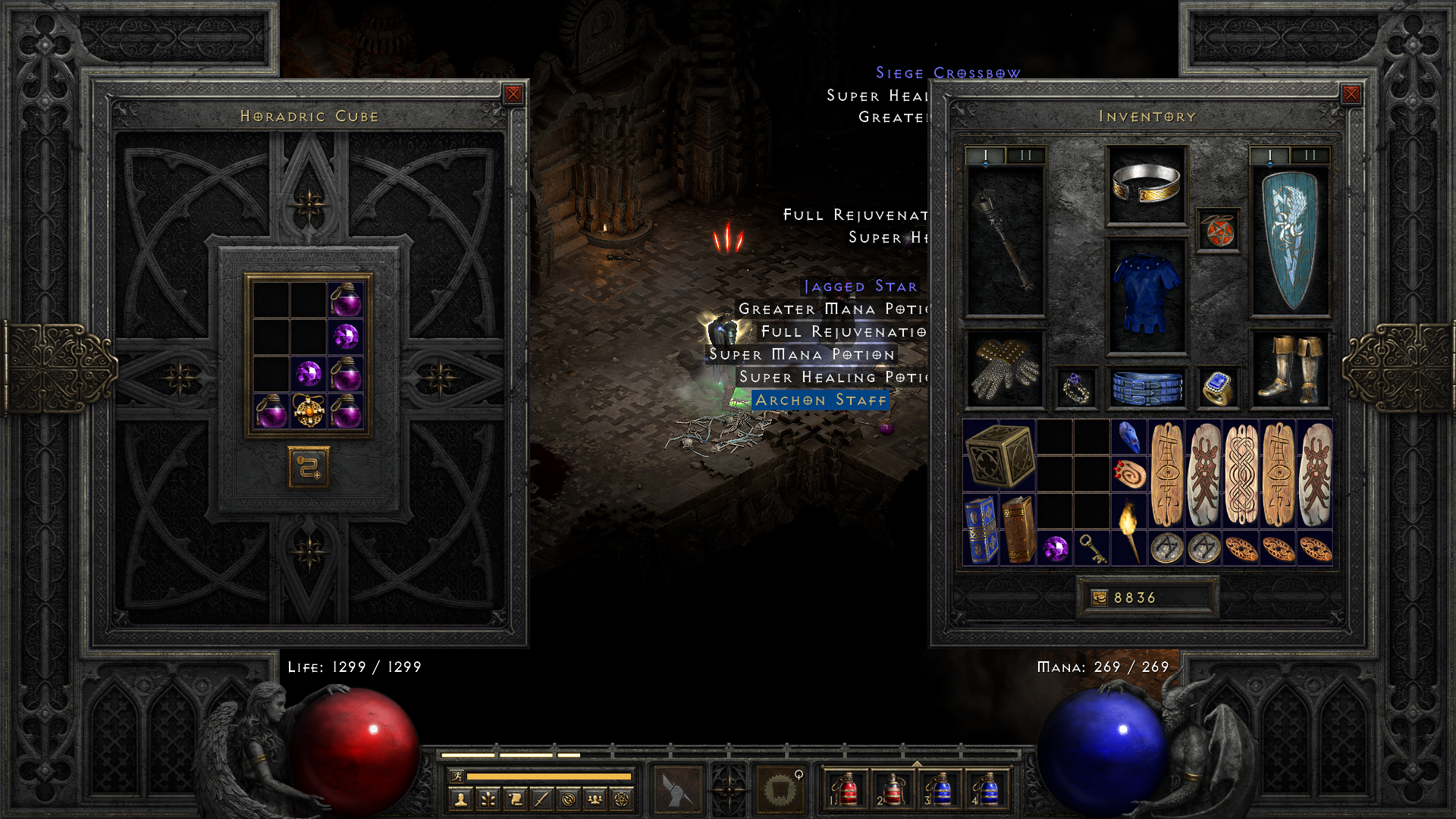Select the equipped red amulet
Viewport: 1456px width, 819px height.
(1218, 231)
